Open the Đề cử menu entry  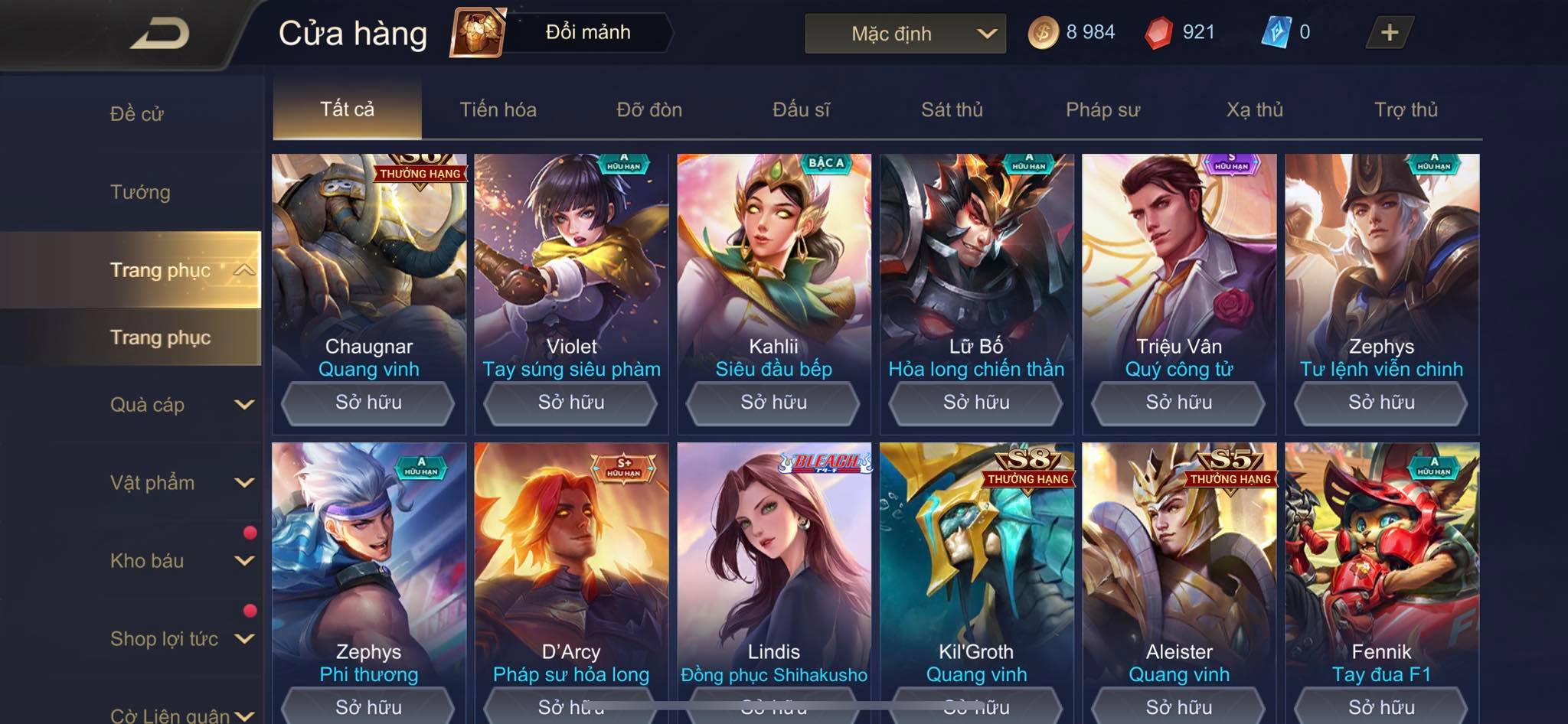pos(137,114)
